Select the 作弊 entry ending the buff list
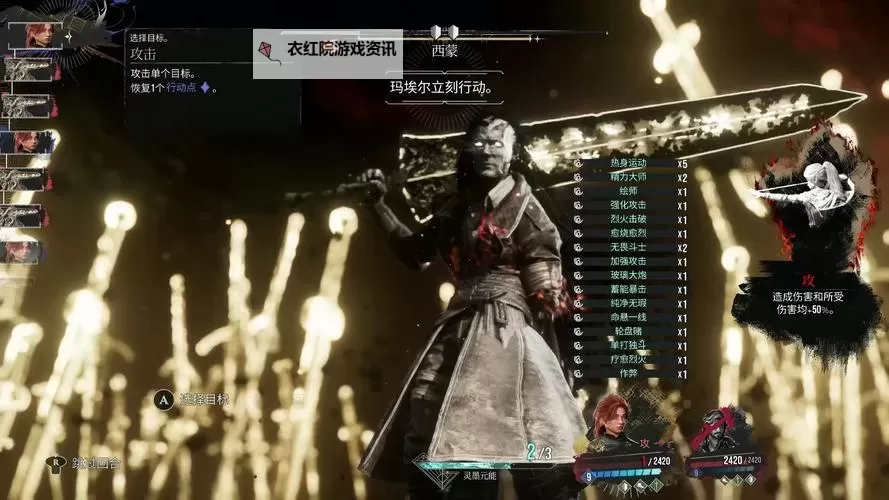889x500 pixels. (628, 373)
